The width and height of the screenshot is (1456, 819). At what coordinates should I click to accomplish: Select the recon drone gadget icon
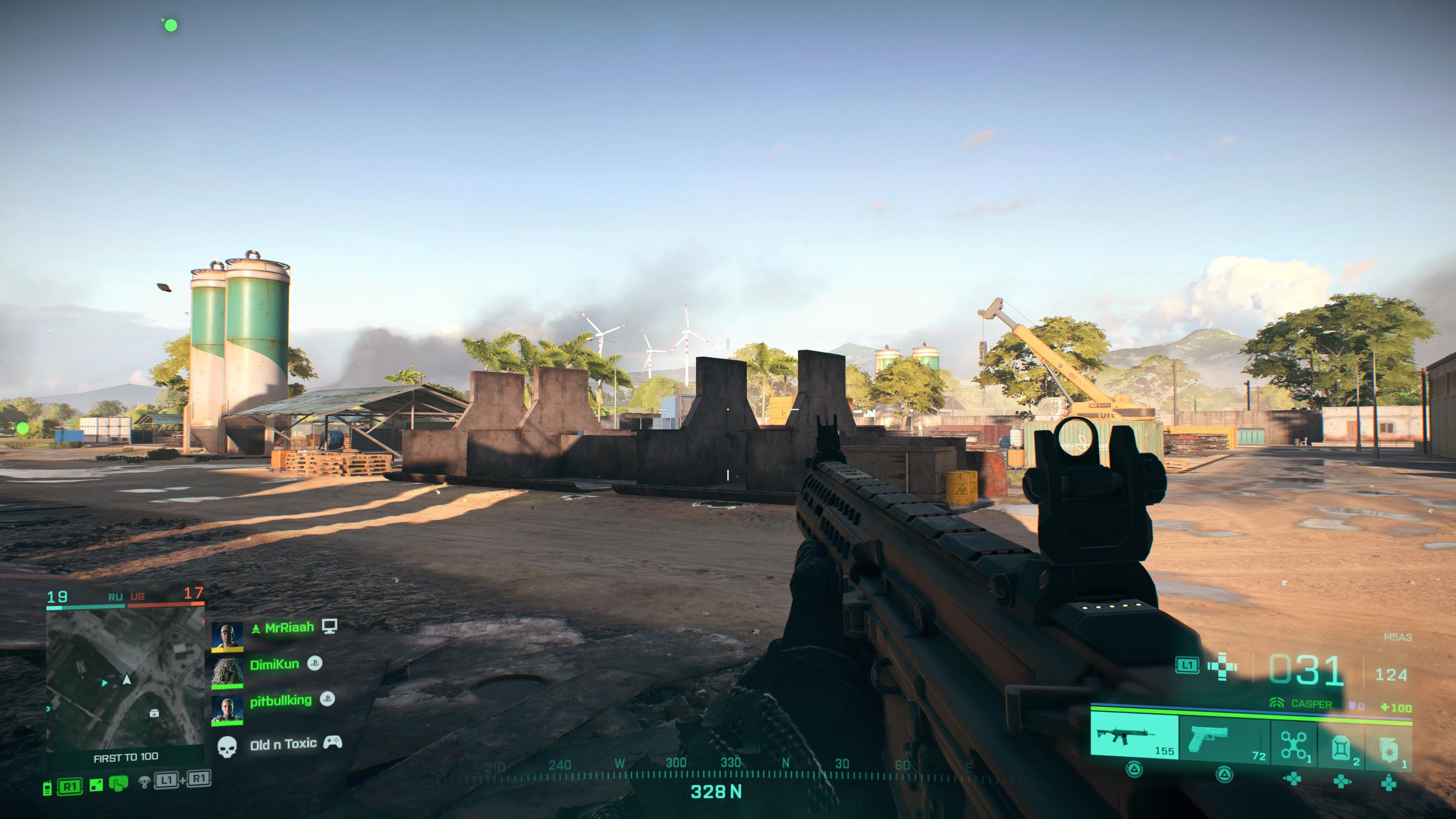(x=1293, y=746)
